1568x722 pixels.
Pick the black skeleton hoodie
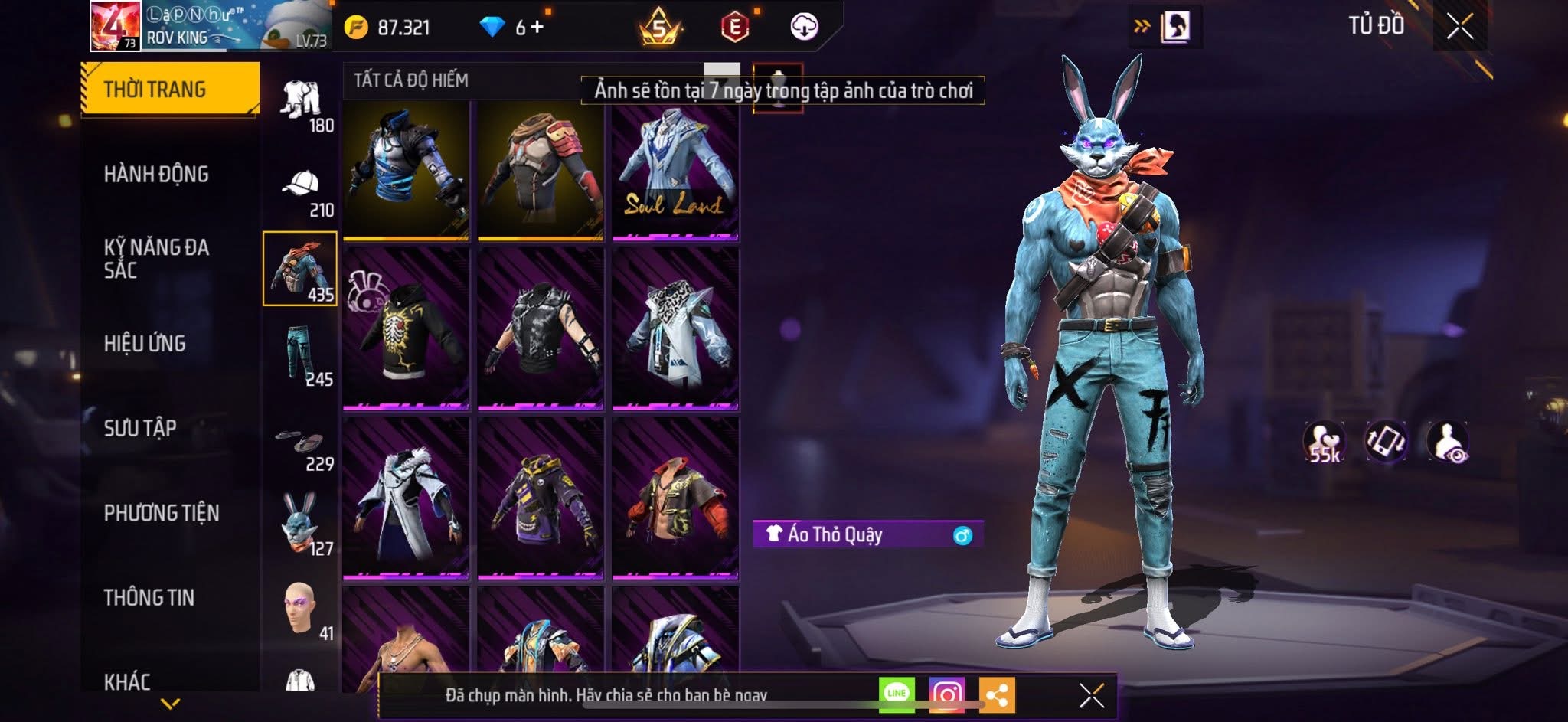coord(406,328)
